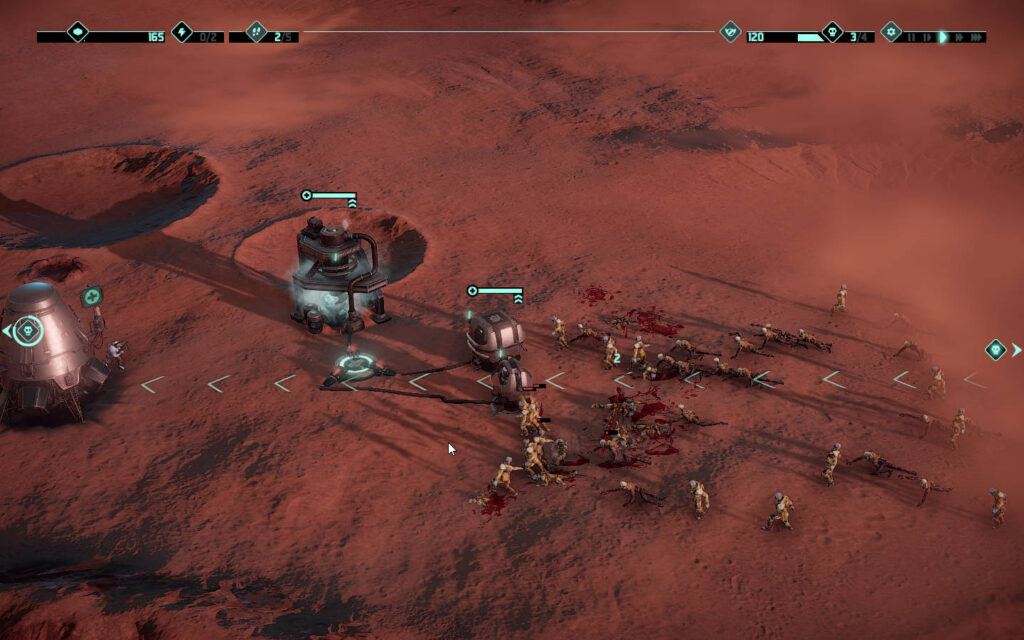Image resolution: width=1024 pixels, height=640 pixels.
Task: Select the base skull marker on capsule
Action: 28,330
